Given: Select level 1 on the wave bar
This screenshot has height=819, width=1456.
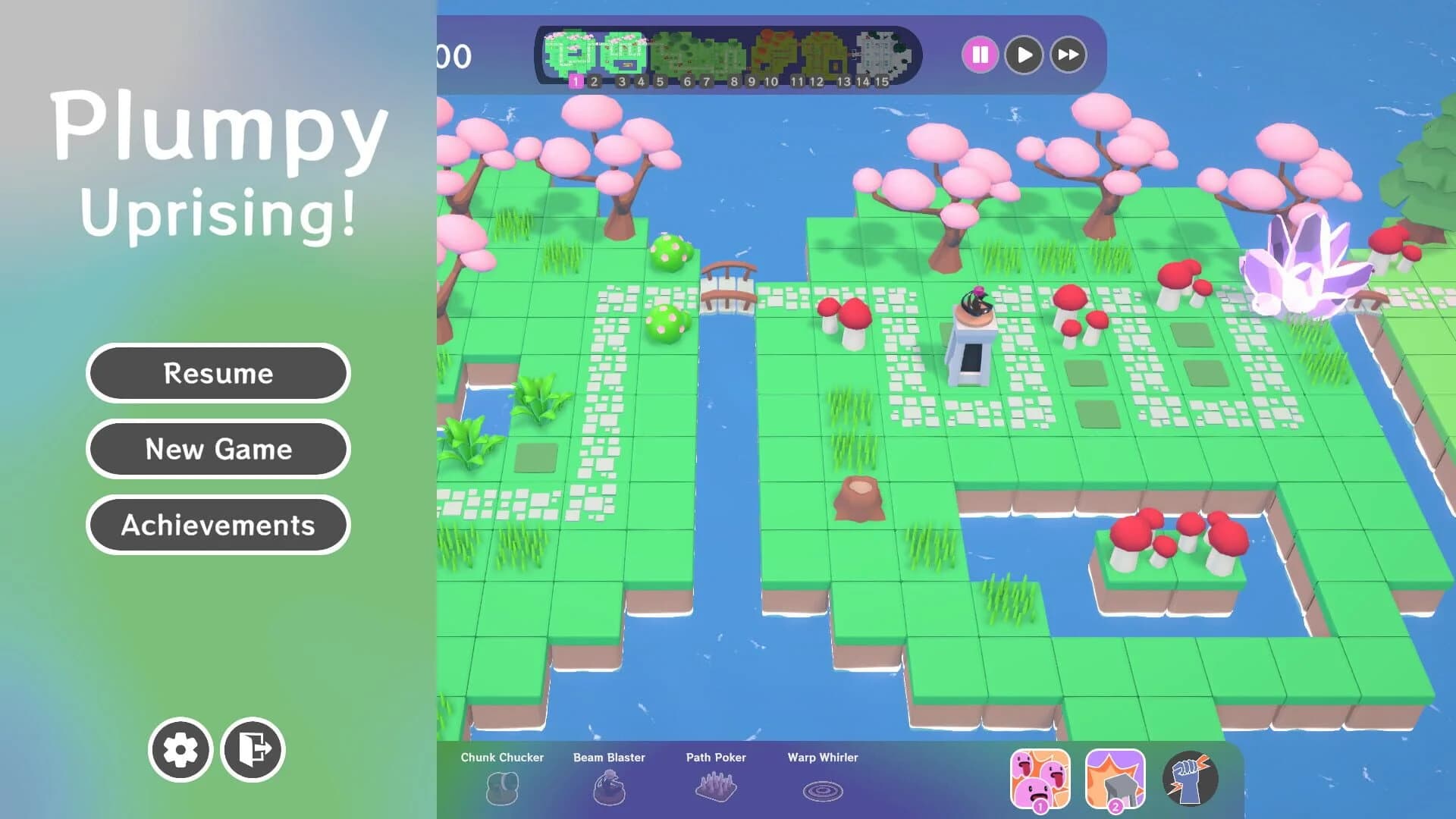Looking at the screenshot, I should (x=576, y=80).
